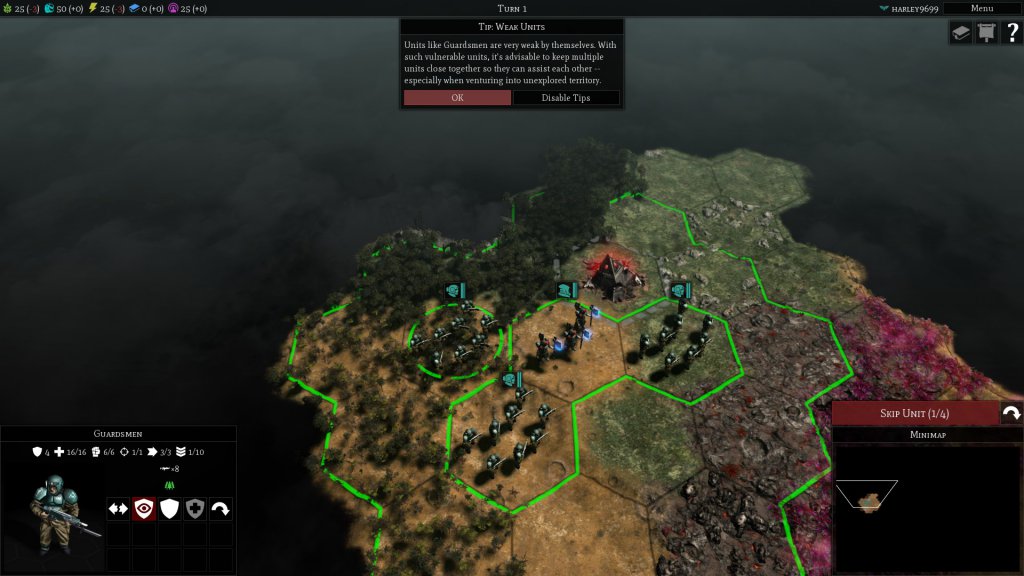Select the greyed shield-with-cross heal action
1024x576 pixels.
(195, 509)
